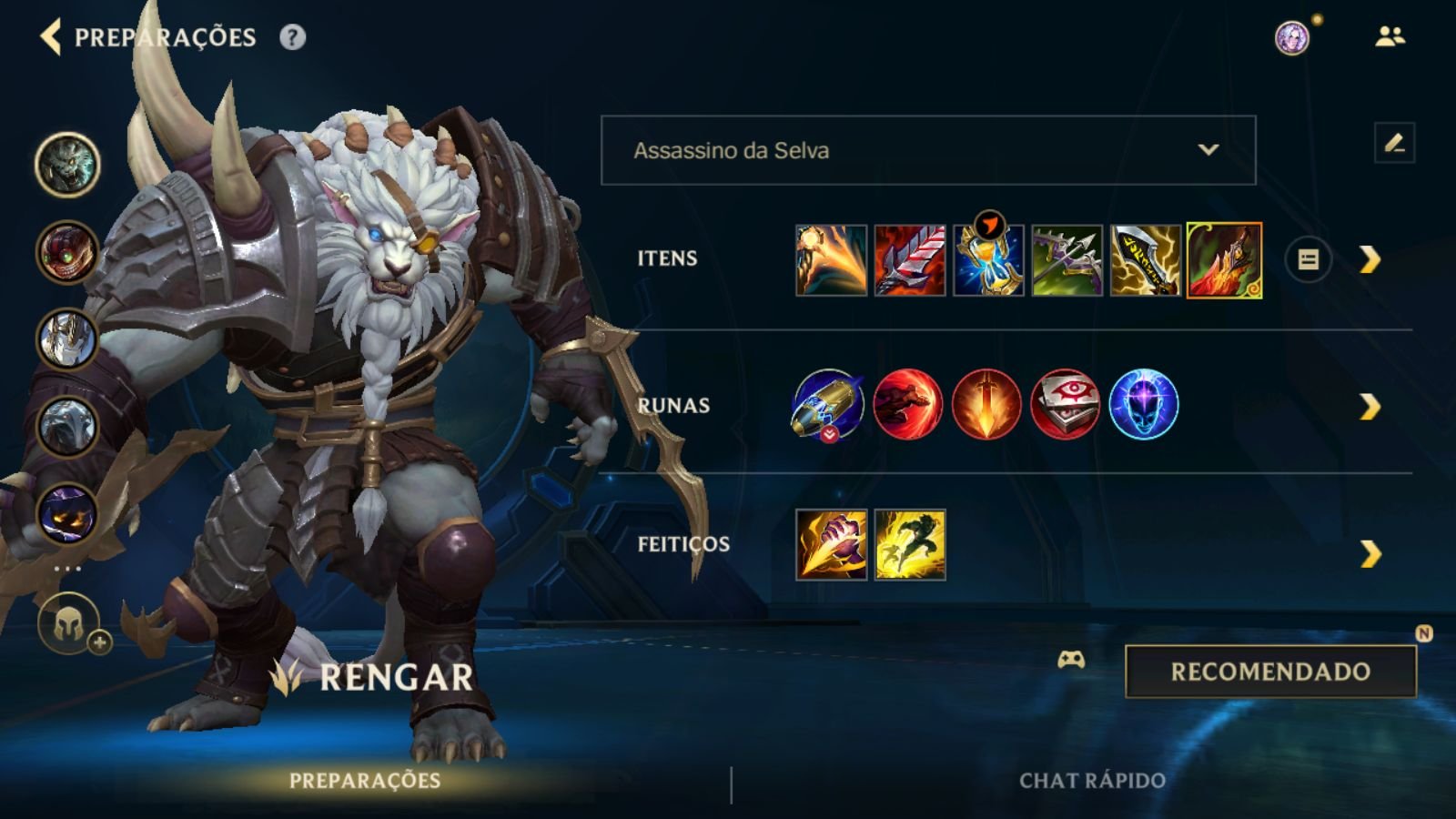The image size is (1456, 819).
Task: Click the pencil edit build button
Action: tap(1394, 143)
